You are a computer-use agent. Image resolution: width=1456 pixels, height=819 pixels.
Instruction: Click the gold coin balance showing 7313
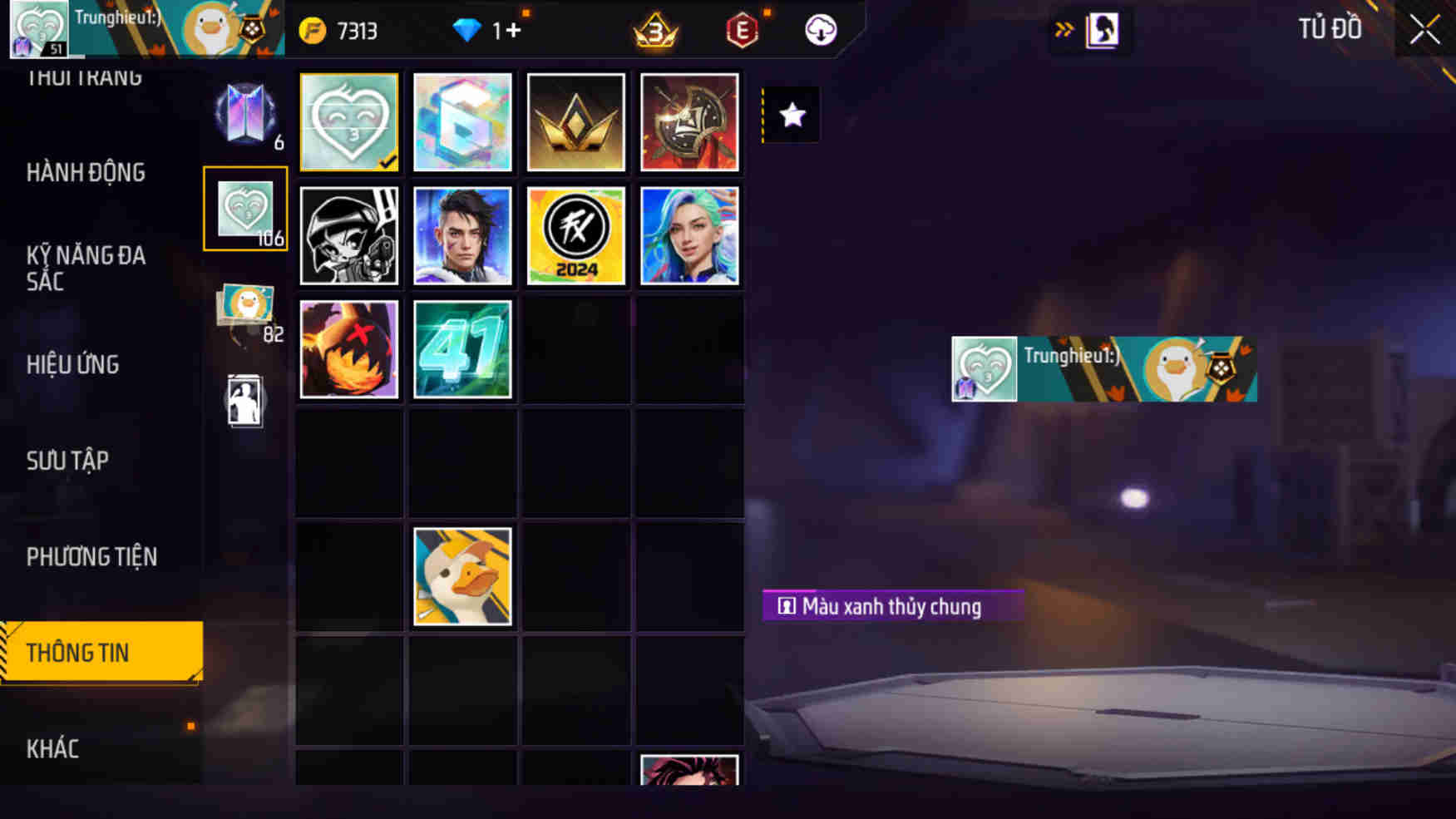(341, 30)
